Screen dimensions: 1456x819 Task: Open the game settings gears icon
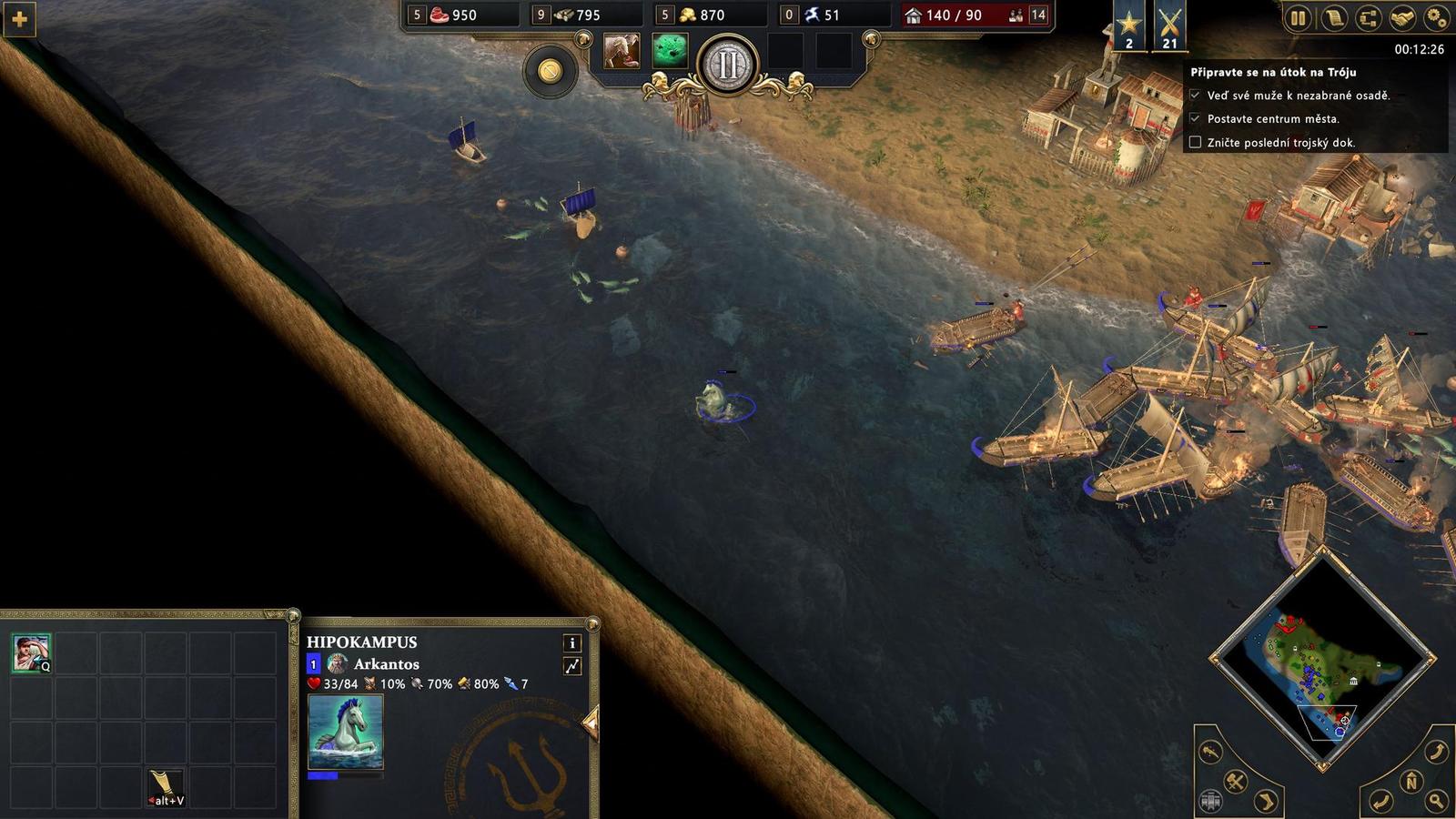coord(1435,17)
